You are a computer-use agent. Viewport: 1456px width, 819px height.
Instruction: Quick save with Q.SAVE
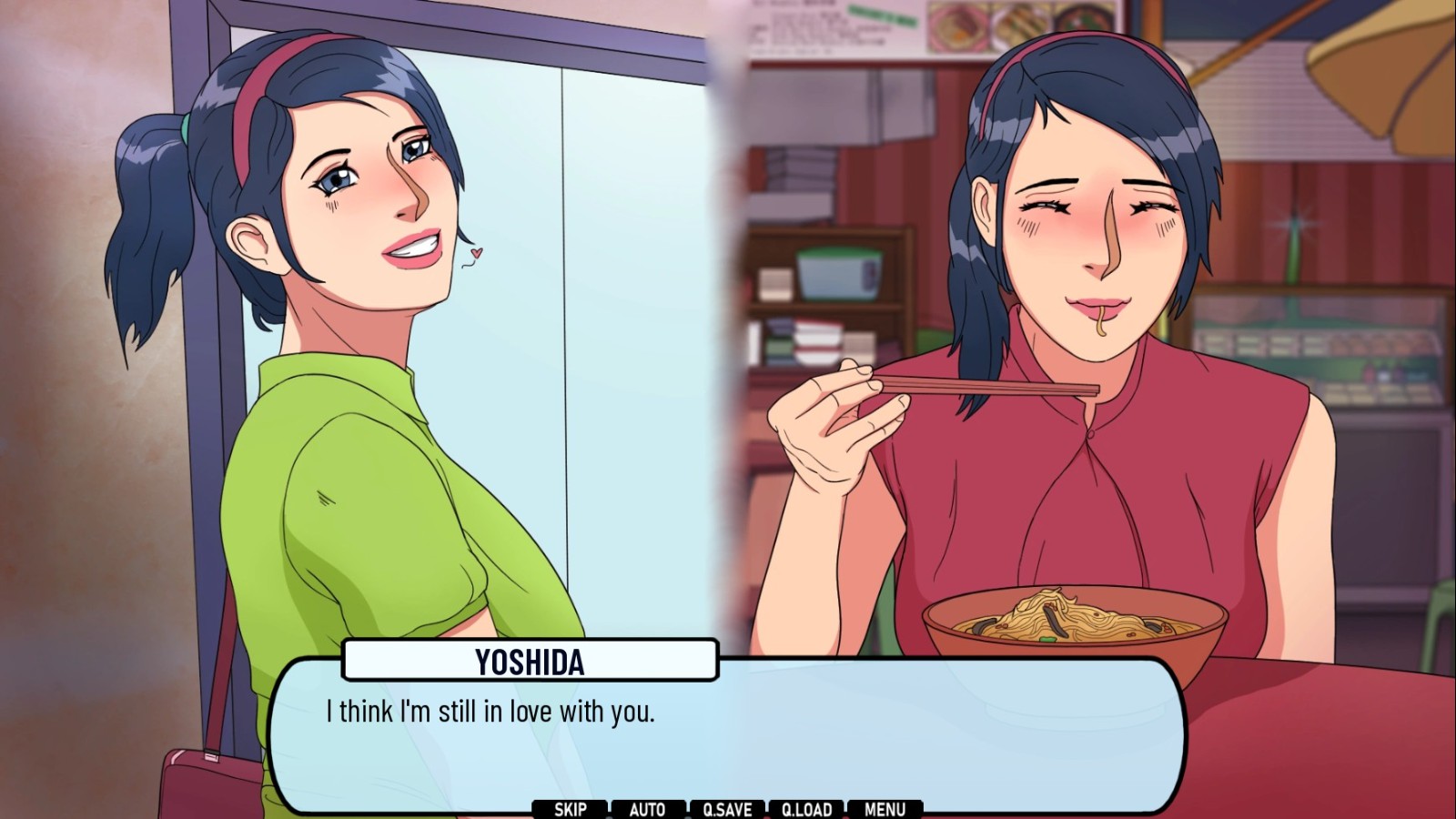tap(727, 809)
